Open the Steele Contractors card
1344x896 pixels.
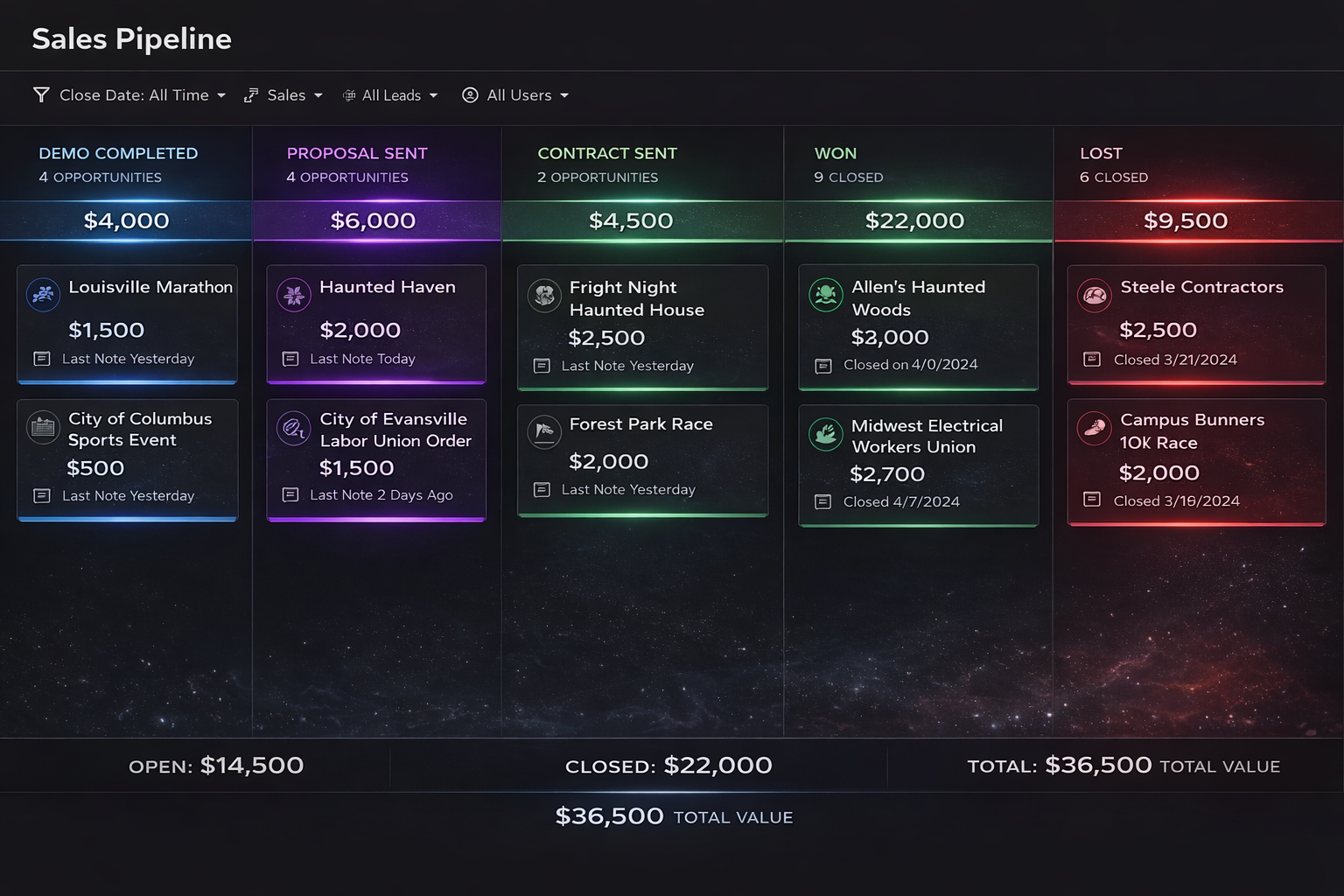click(x=1196, y=324)
